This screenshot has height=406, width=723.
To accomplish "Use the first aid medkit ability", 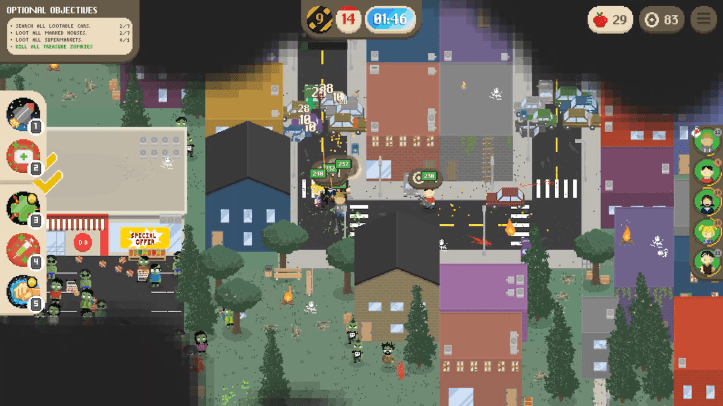I will click(22, 156).
